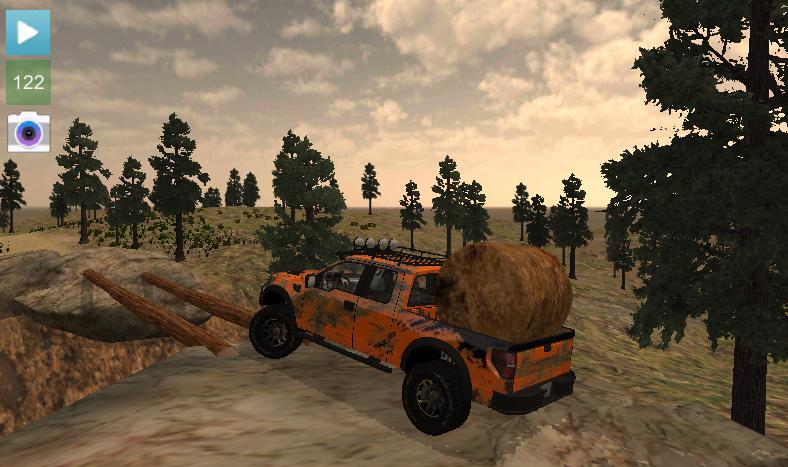
Task: Switch view with the camera icon
Action: (28, 132)
